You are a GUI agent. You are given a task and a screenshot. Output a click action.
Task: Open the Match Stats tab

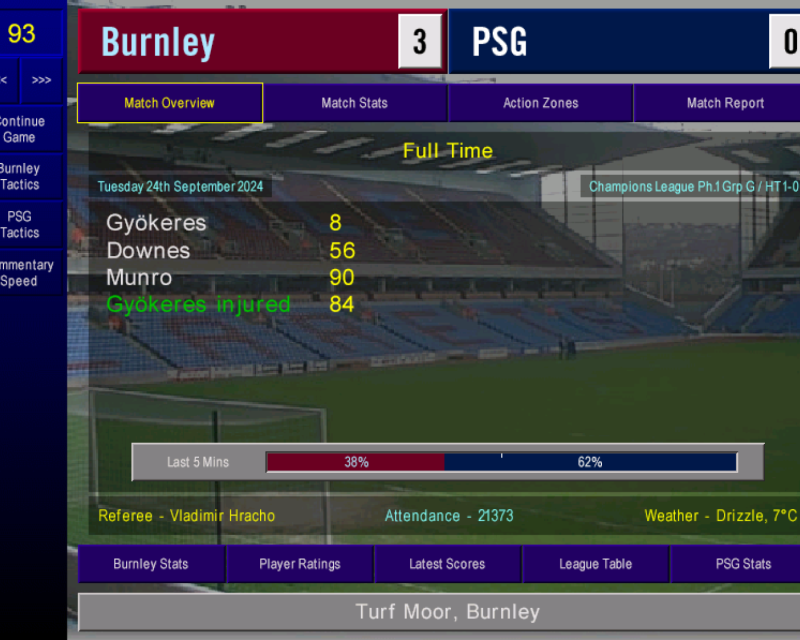tap(354, 103)
